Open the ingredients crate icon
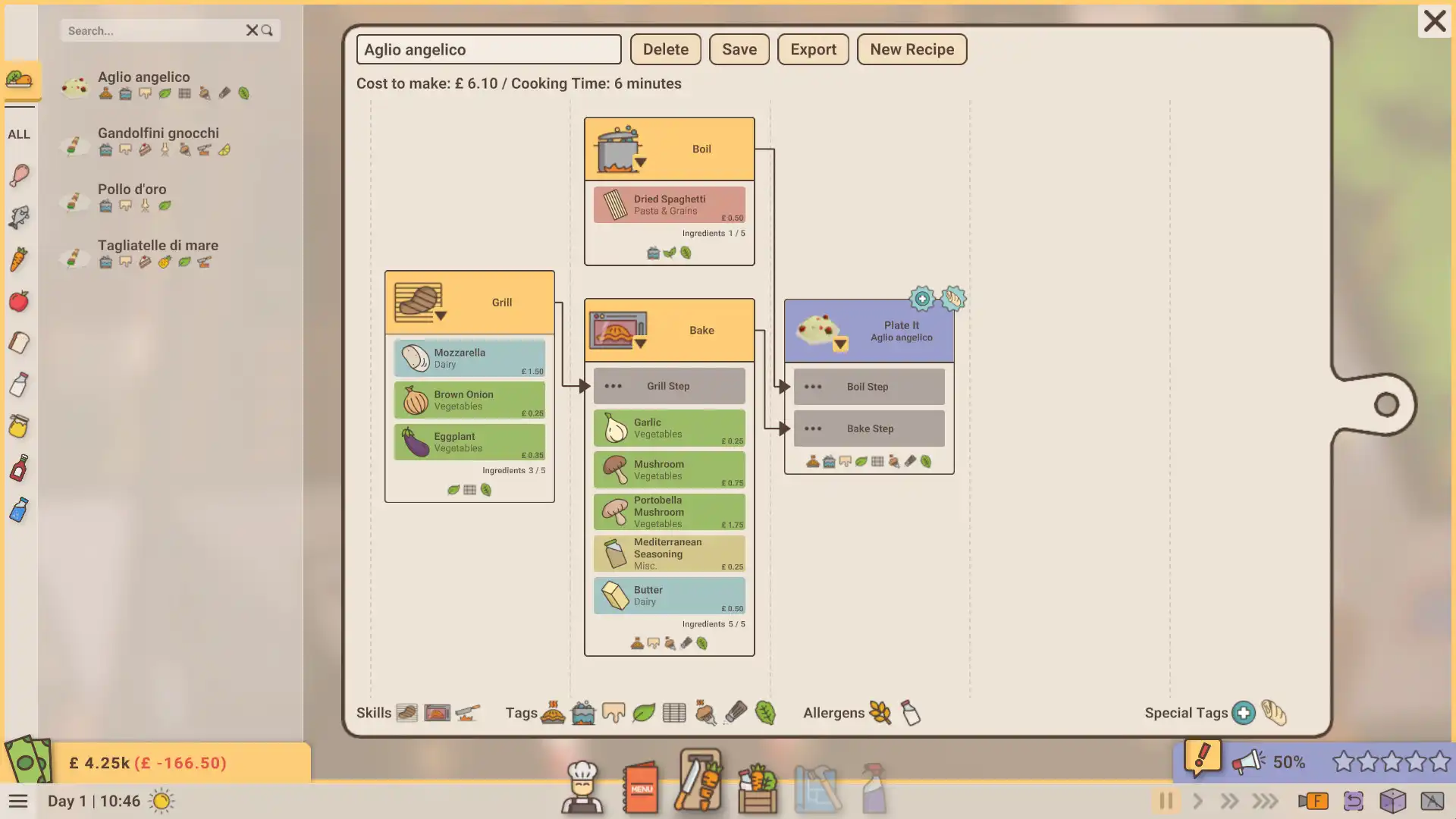The height and width of the screenshot is (819, 1456). pos(758,786)
